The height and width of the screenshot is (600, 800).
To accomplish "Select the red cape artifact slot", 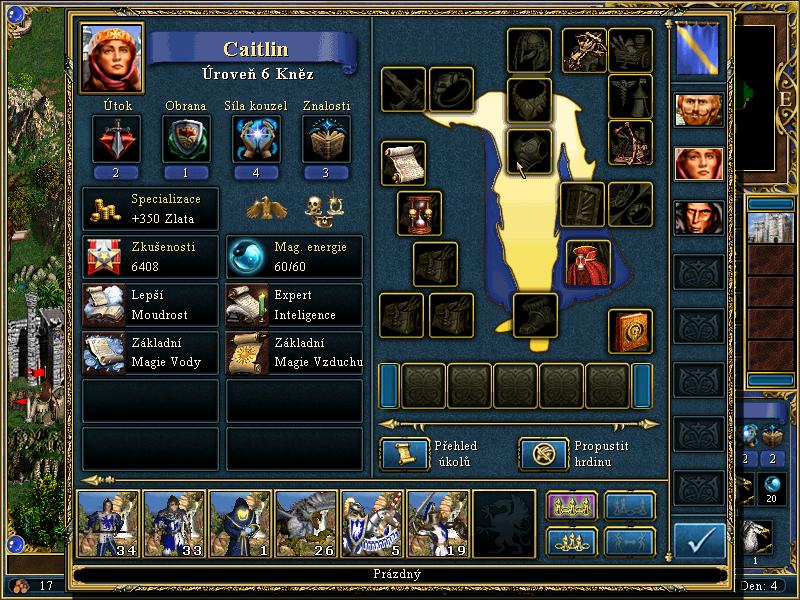I will 588,262.
